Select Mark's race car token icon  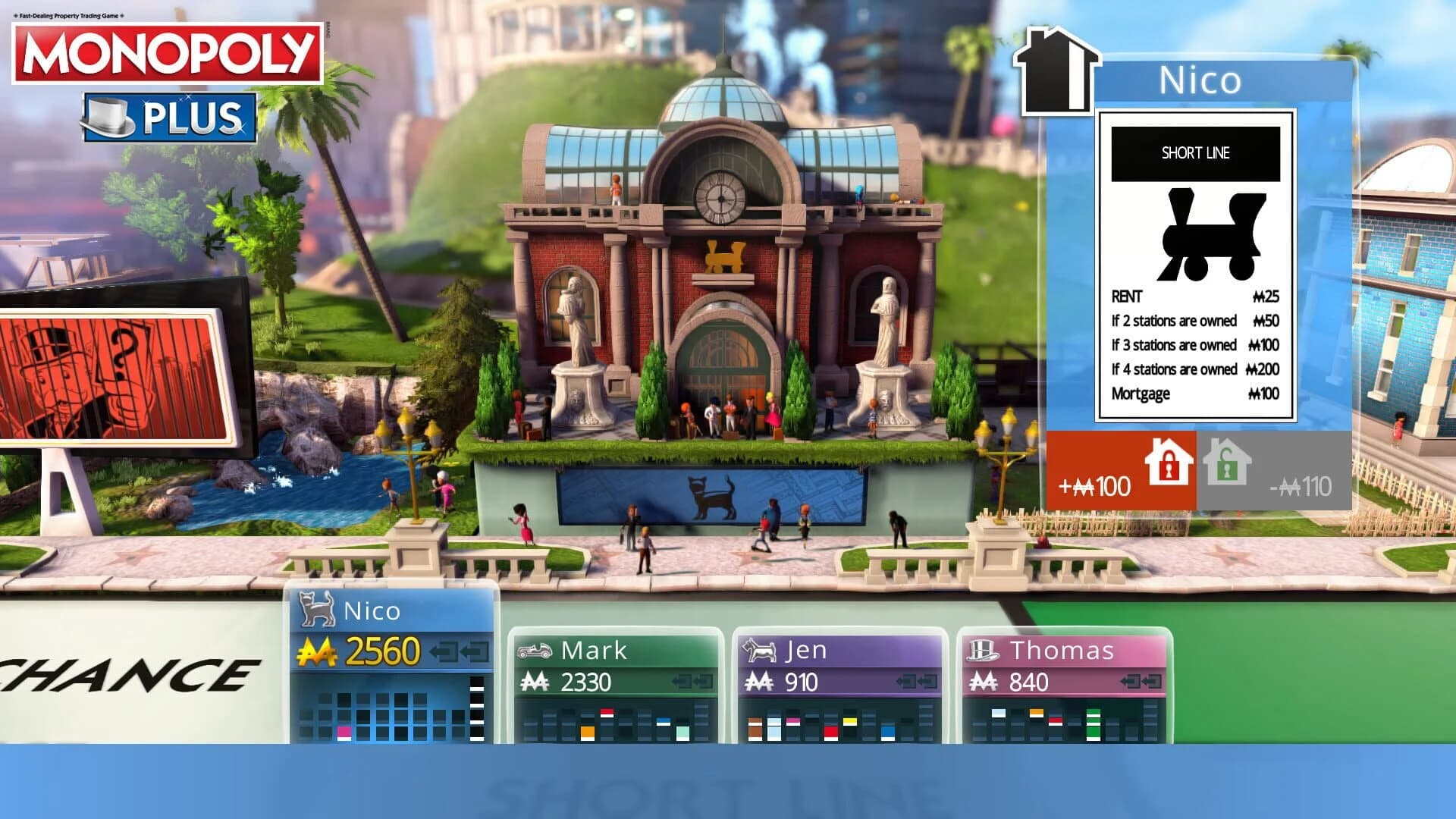click(x=535, y=651)
